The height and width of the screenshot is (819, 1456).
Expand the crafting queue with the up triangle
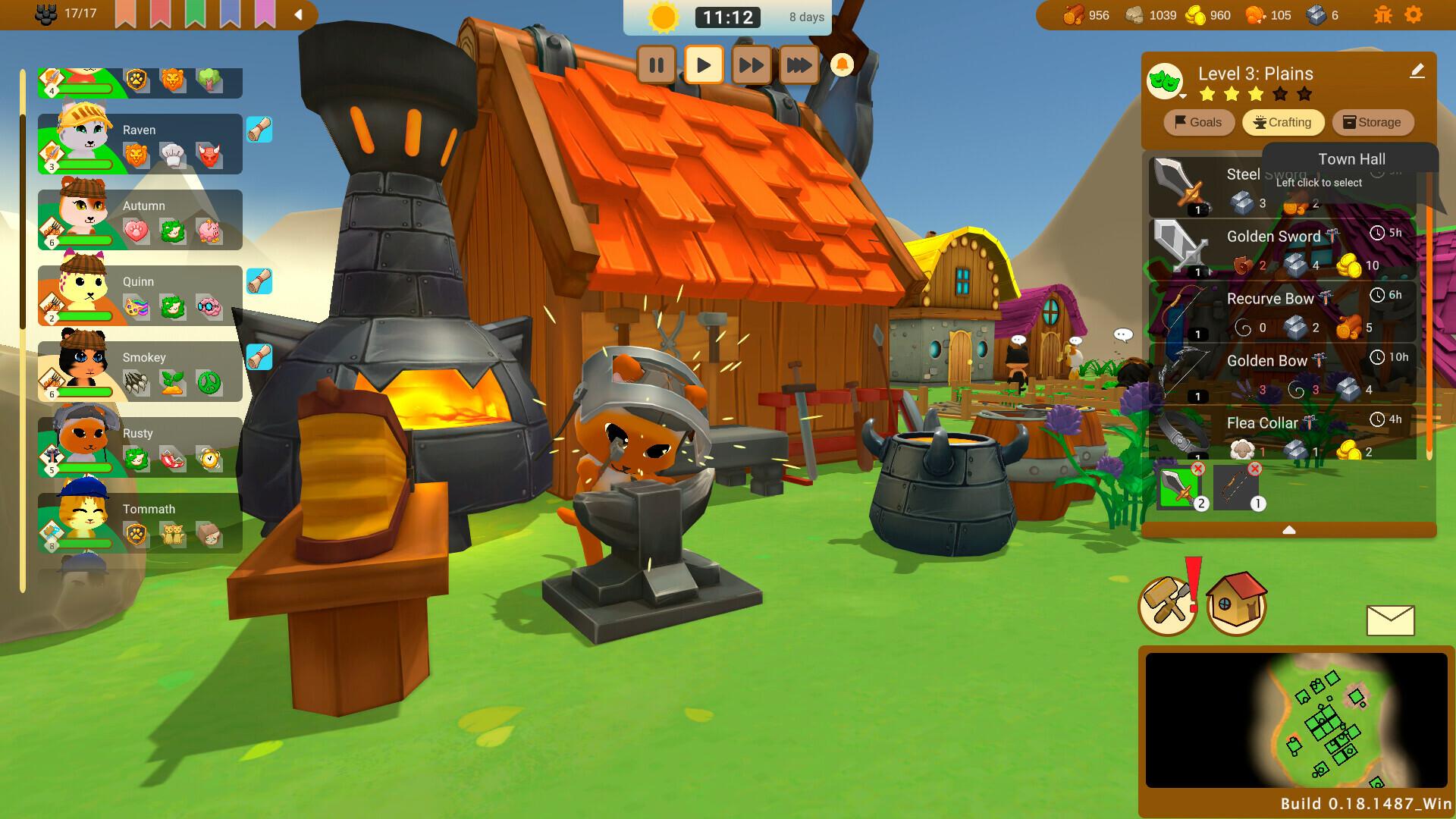pyautogui.click(x=1289, y=531)
